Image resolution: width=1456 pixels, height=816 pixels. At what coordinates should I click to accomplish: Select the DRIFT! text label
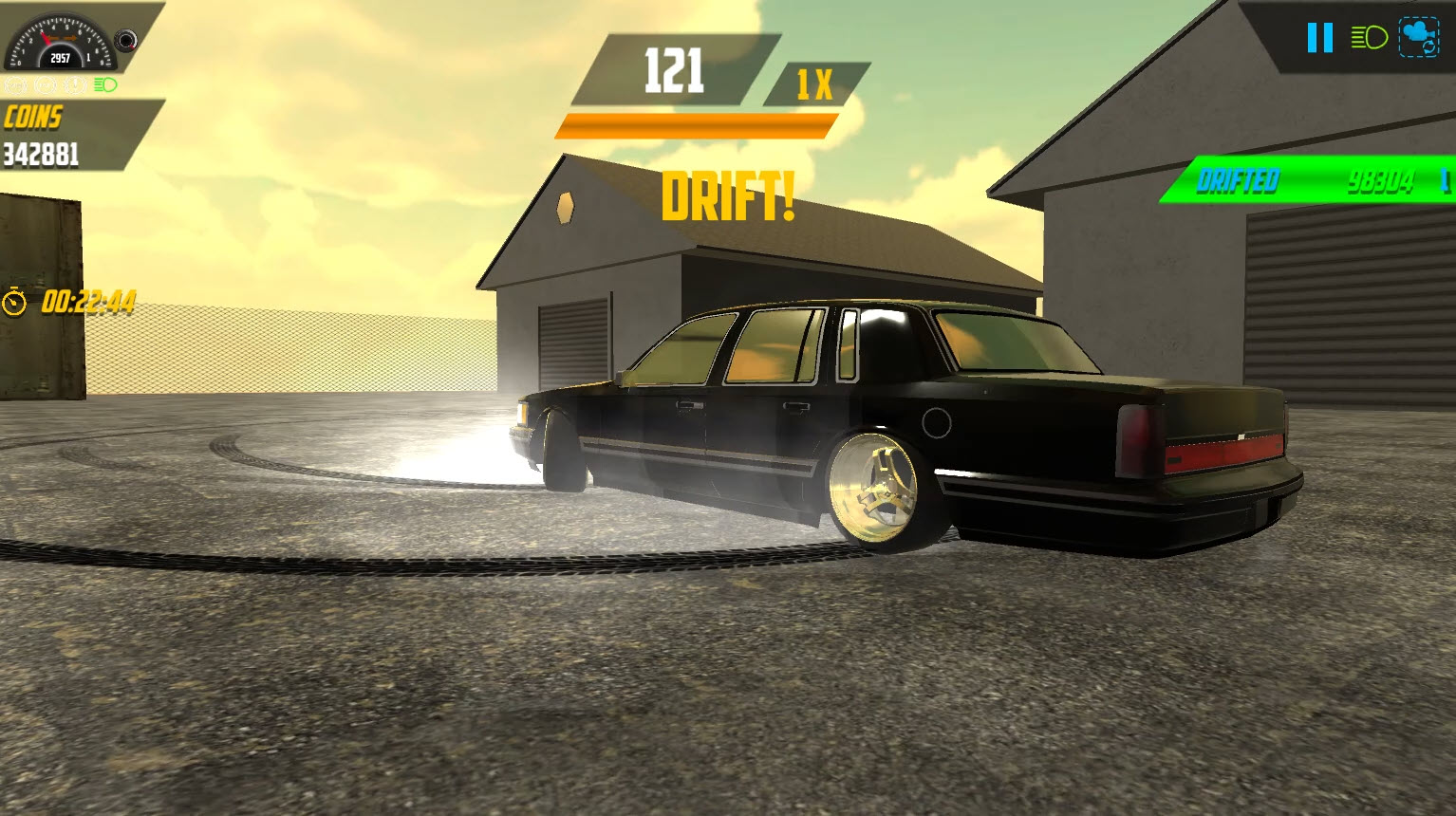tap(730, 198)
